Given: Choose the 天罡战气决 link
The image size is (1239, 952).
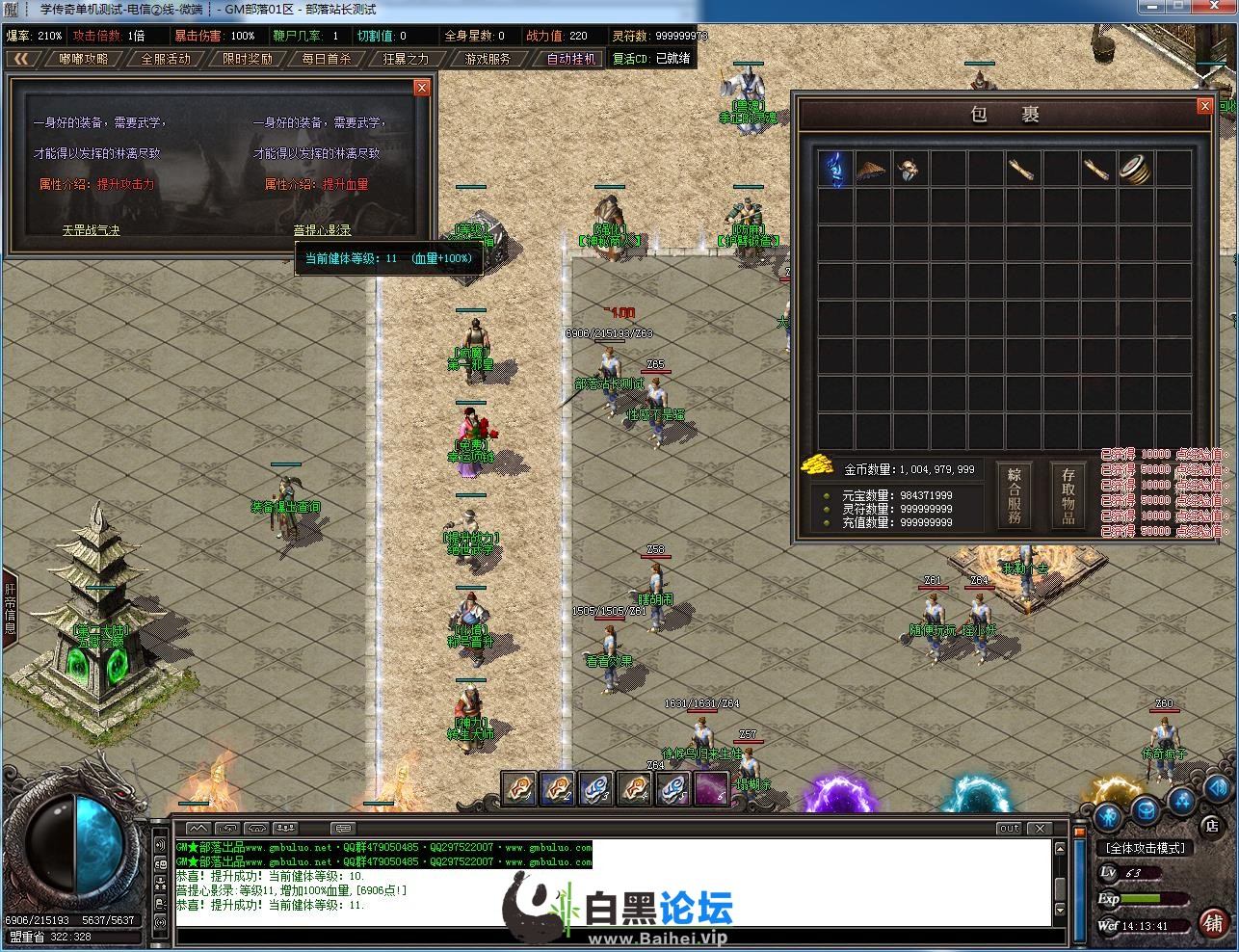Looking at the screenshot, I should point(92,230).
